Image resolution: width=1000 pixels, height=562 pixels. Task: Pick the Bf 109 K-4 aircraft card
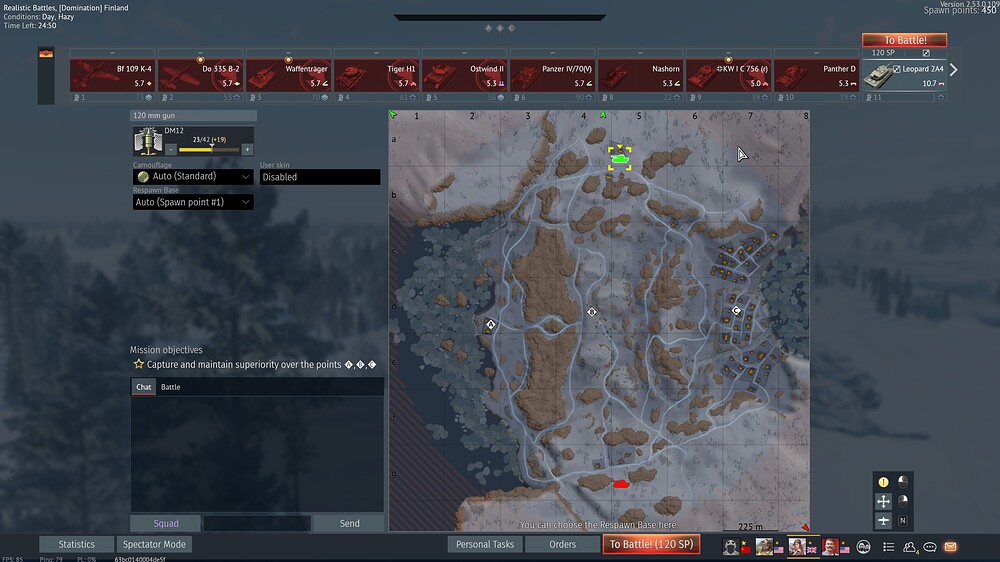[112, 76]
